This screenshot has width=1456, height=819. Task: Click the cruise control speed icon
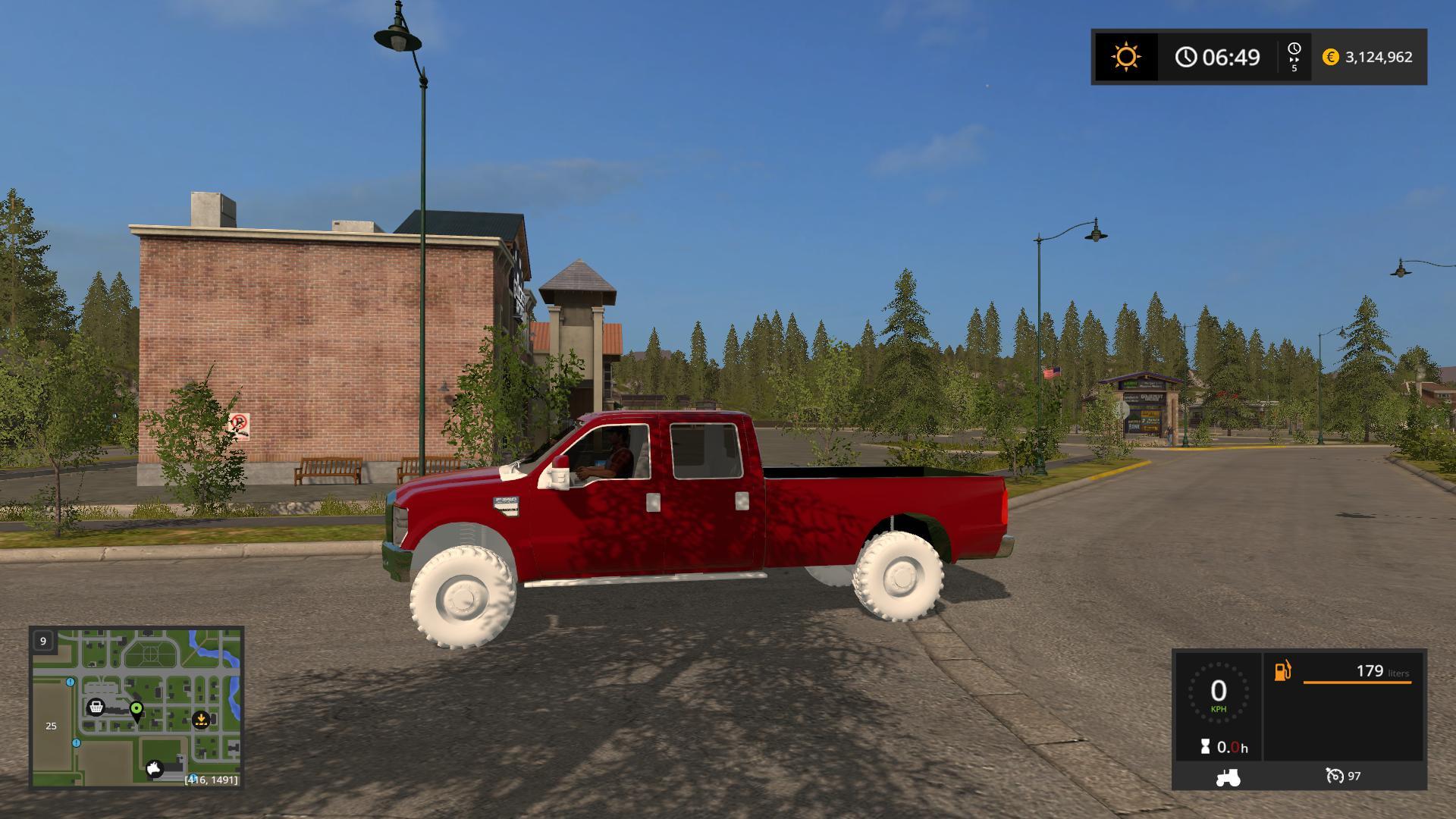(x=1335, y=776)
